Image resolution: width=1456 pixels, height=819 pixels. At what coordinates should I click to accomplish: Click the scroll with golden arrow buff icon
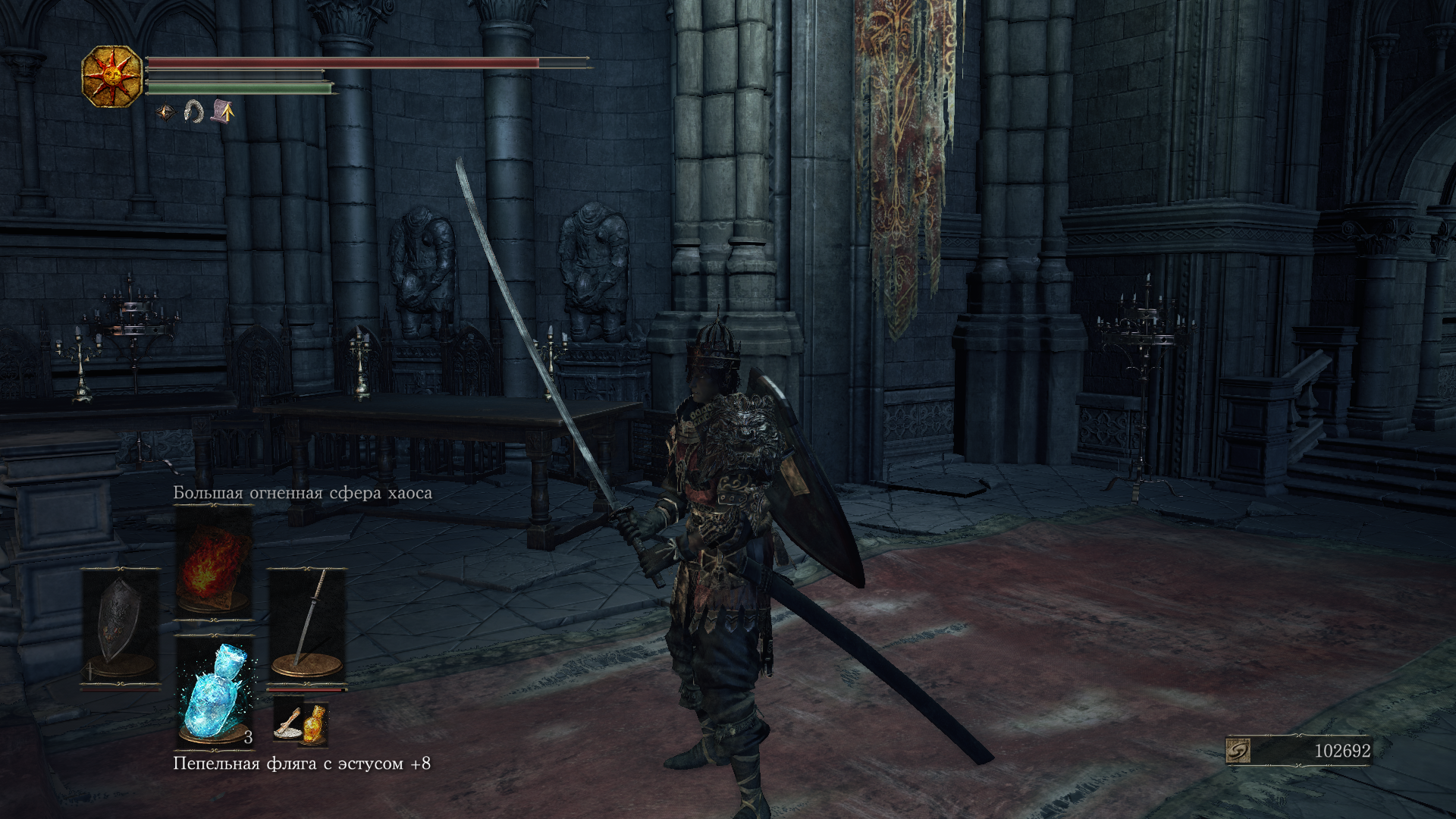pos(223,111)
